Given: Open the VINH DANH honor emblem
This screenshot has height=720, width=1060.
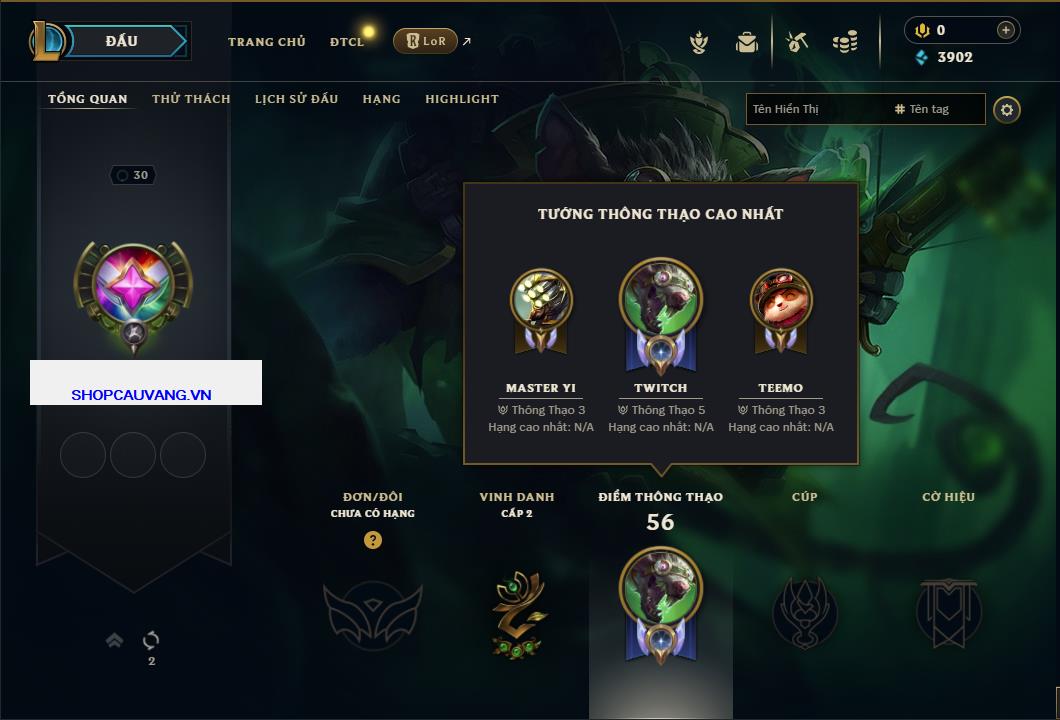Looking at the screenshot, I should tap(517, 612).
